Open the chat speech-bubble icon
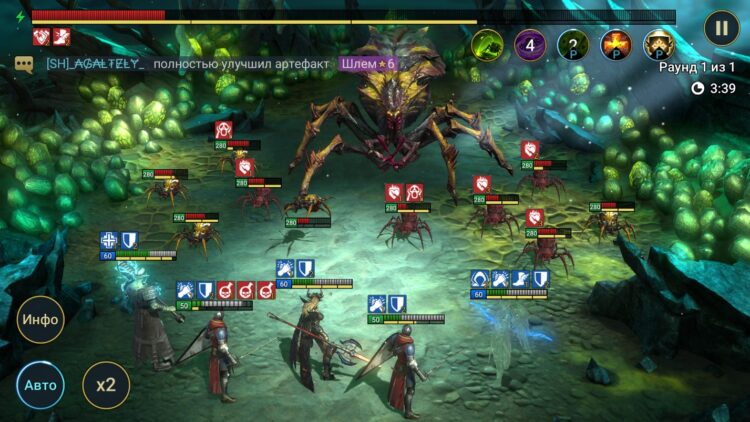Screen dimensions: 750x422 coord(24,64)
